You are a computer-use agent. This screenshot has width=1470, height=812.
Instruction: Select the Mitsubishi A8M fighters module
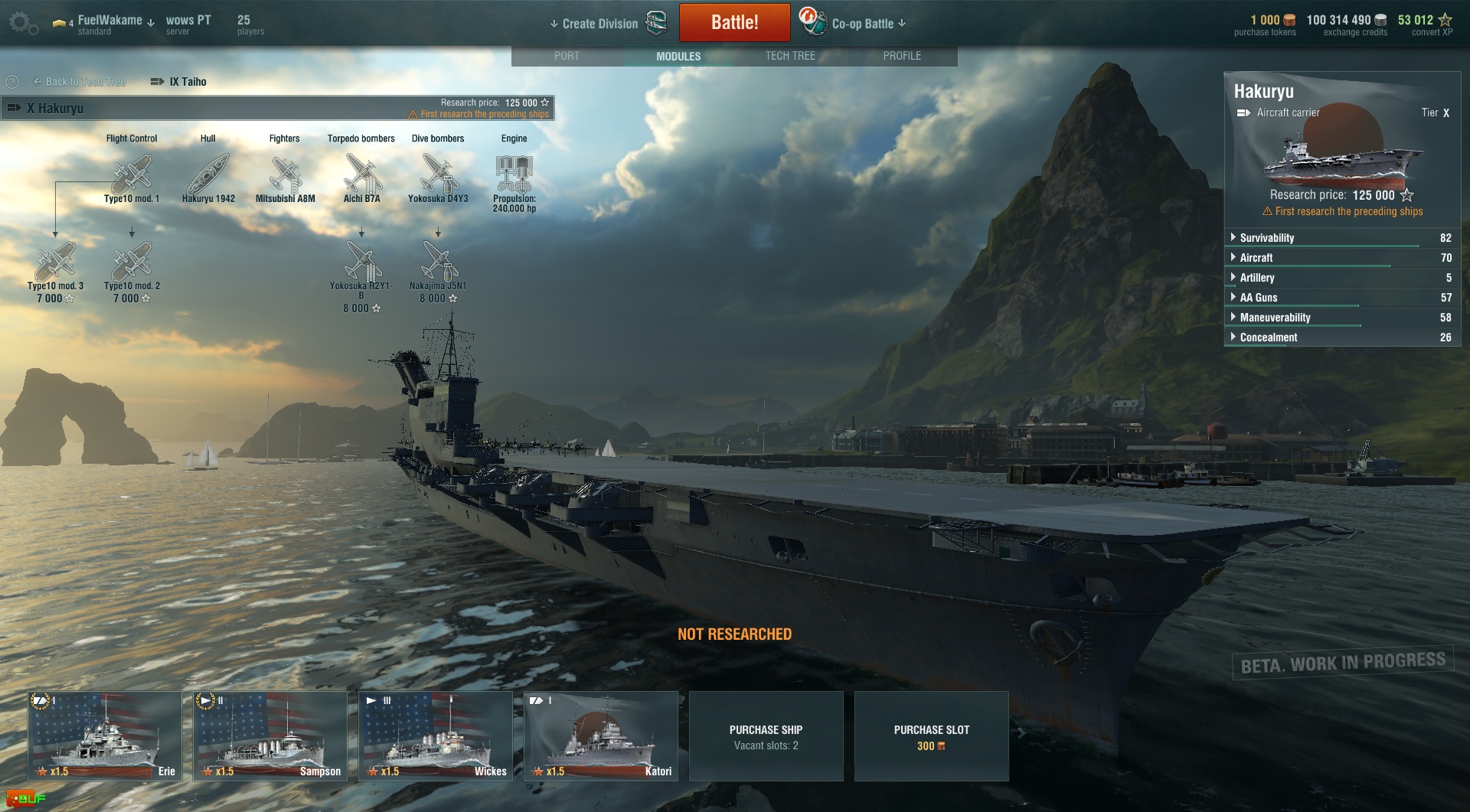tap(285, 176)
